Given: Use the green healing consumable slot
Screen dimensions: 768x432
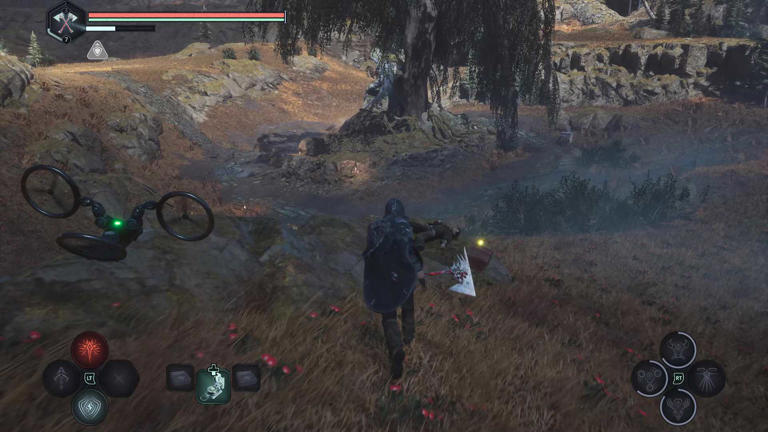Looking at the screenshot, I should (x=213, y=383).
